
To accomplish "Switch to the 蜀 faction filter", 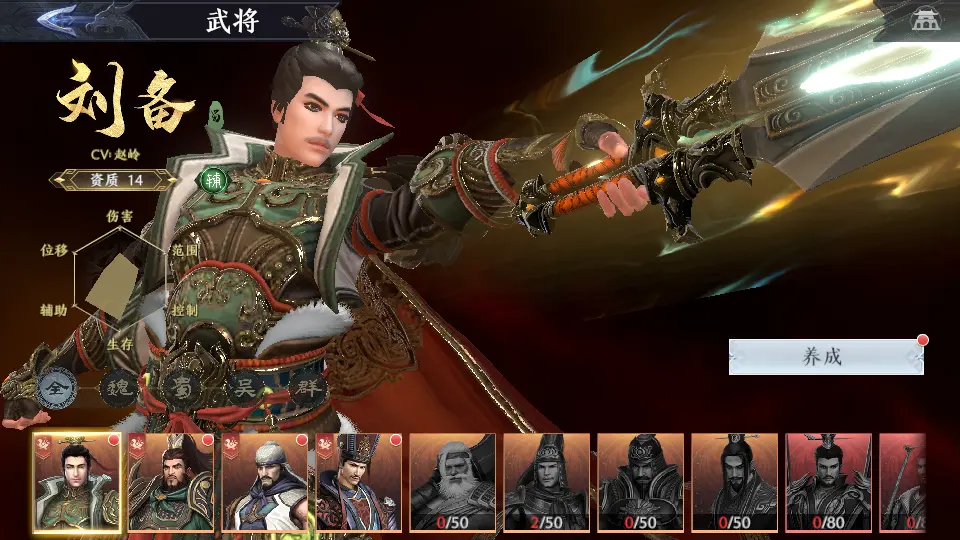I will (x=181, y=388).
